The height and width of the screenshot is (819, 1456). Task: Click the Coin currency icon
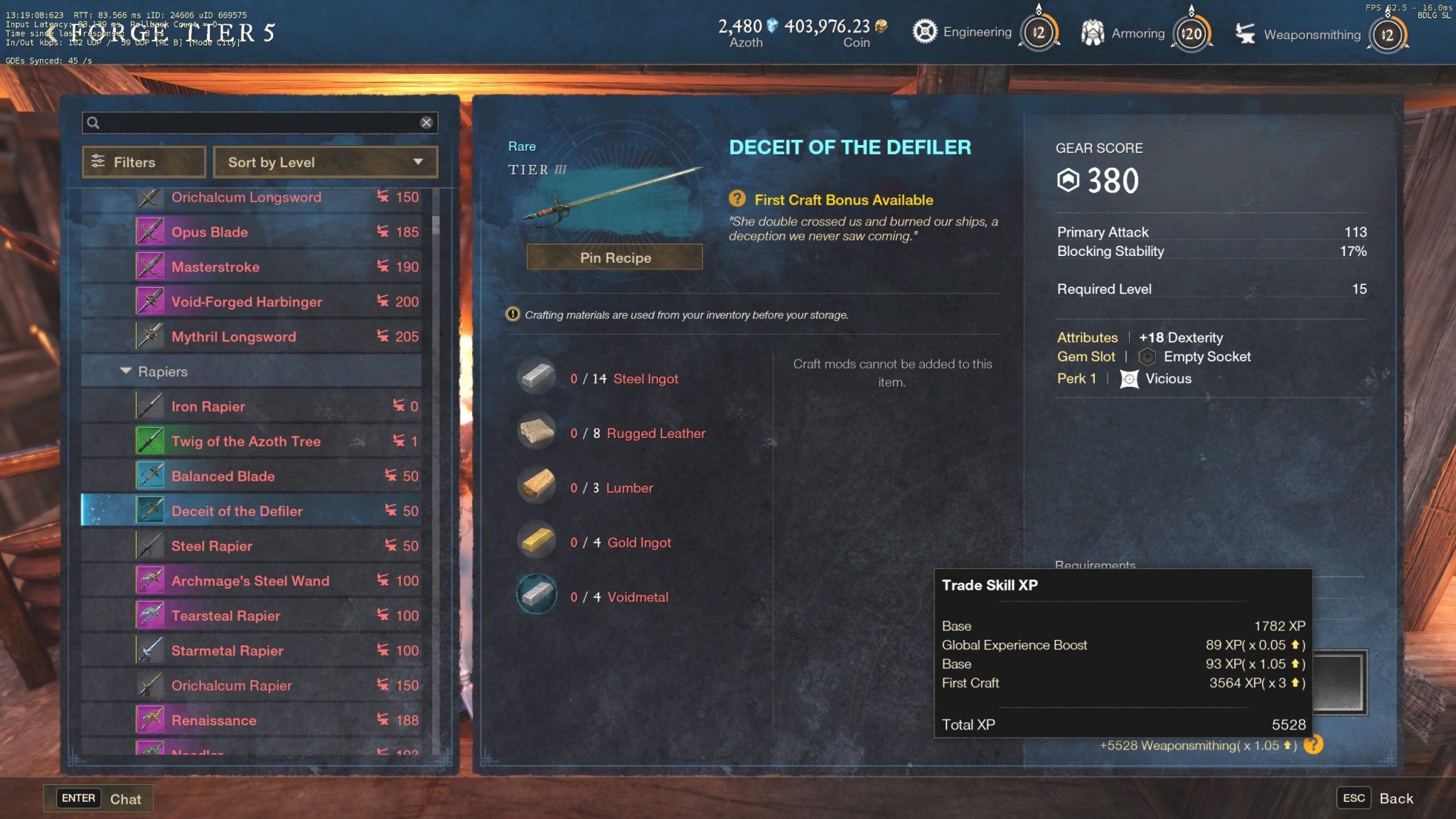click(882, 25)
